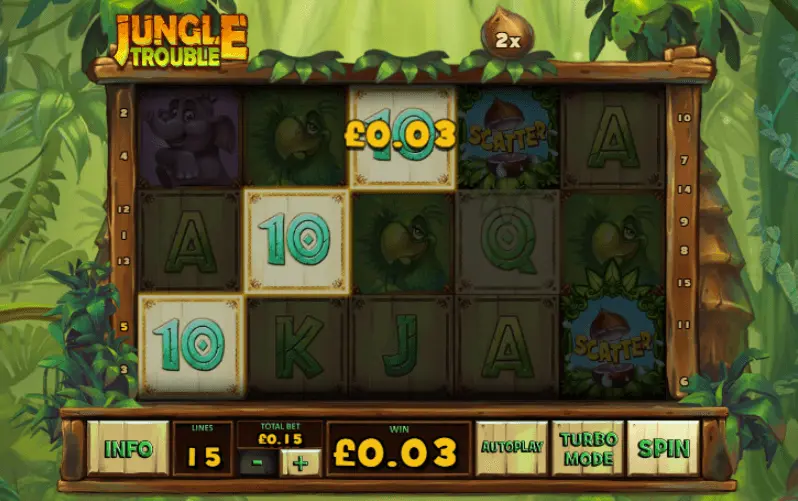
Task: Open the INFO paytable panel
Action: pyautogui.click(x=127, y=448)
